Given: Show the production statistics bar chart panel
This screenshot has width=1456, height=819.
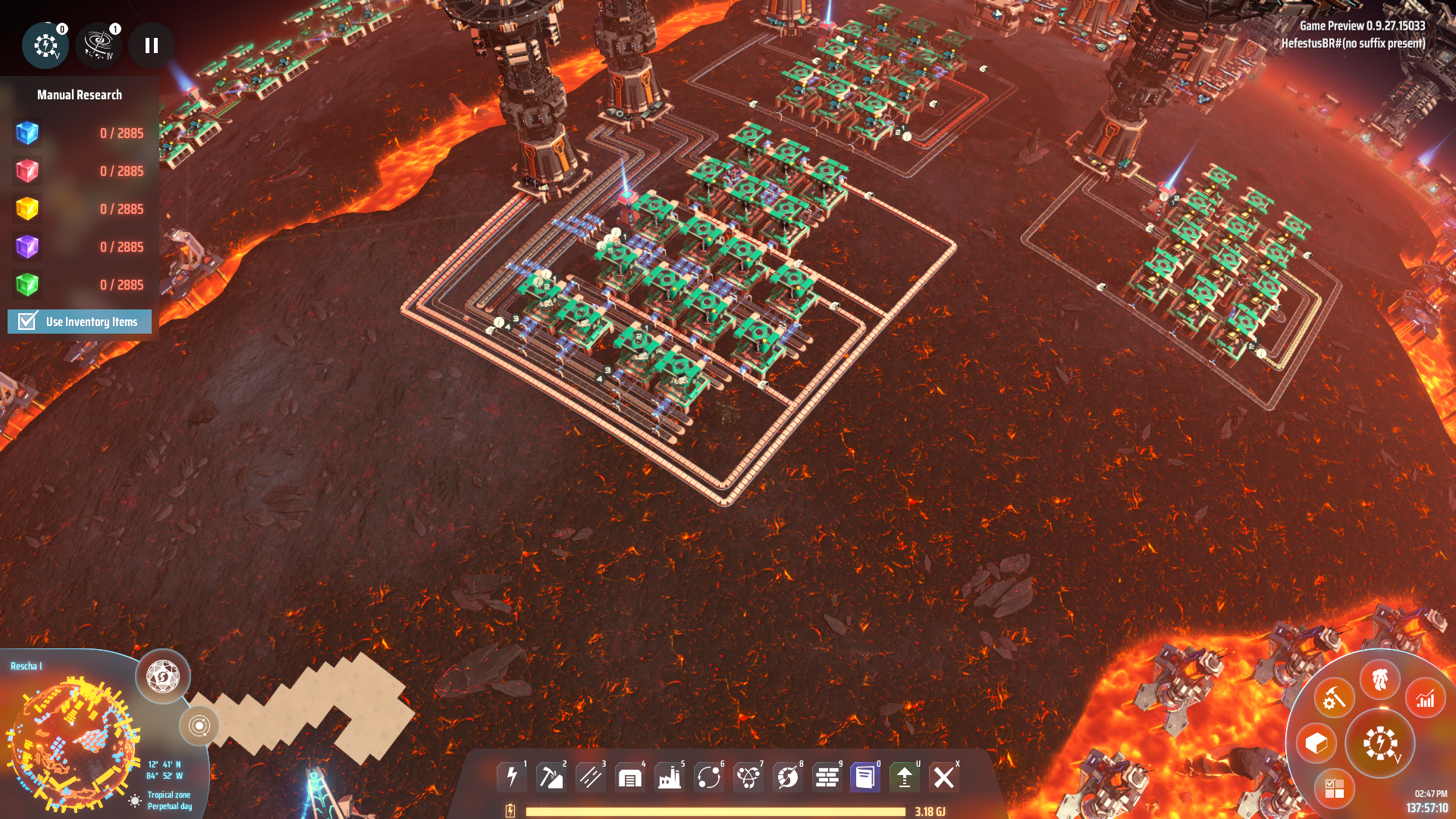Looking at the screenshot, I should tap(1426, 698).
